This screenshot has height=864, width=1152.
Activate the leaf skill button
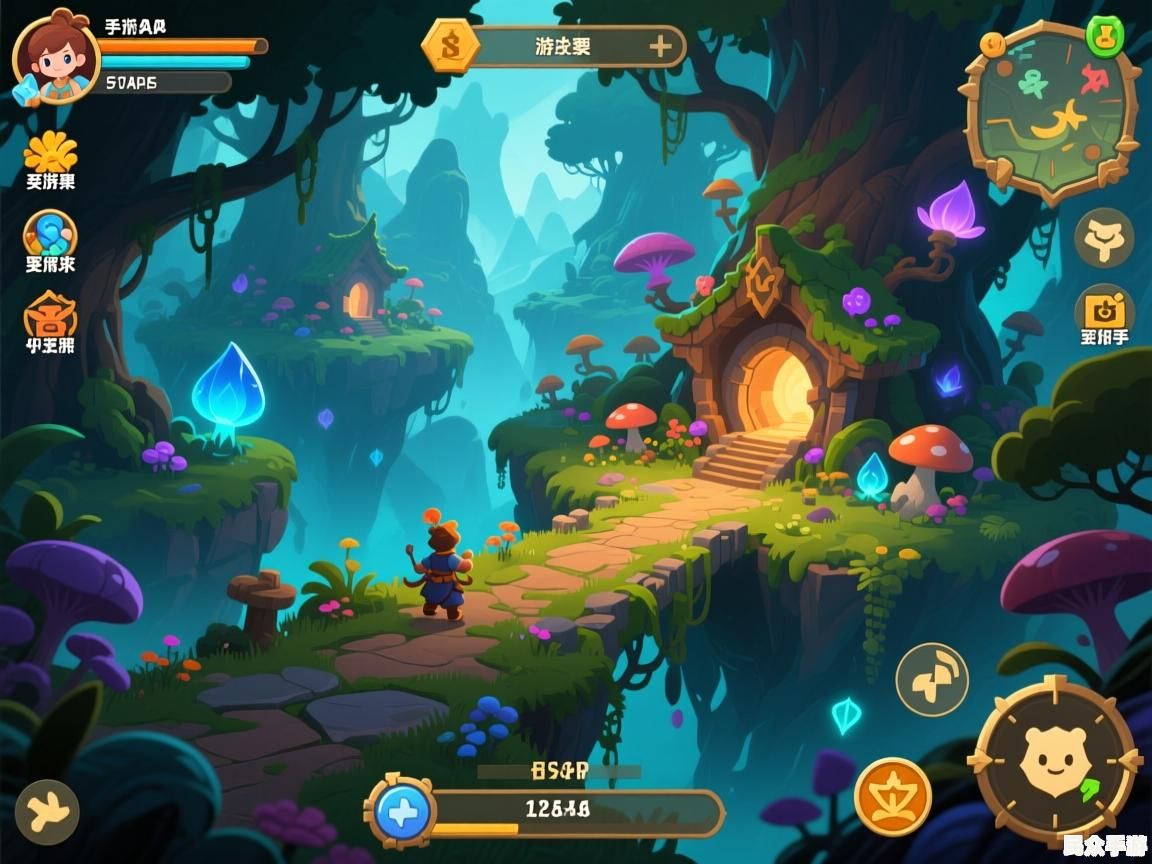931,679
